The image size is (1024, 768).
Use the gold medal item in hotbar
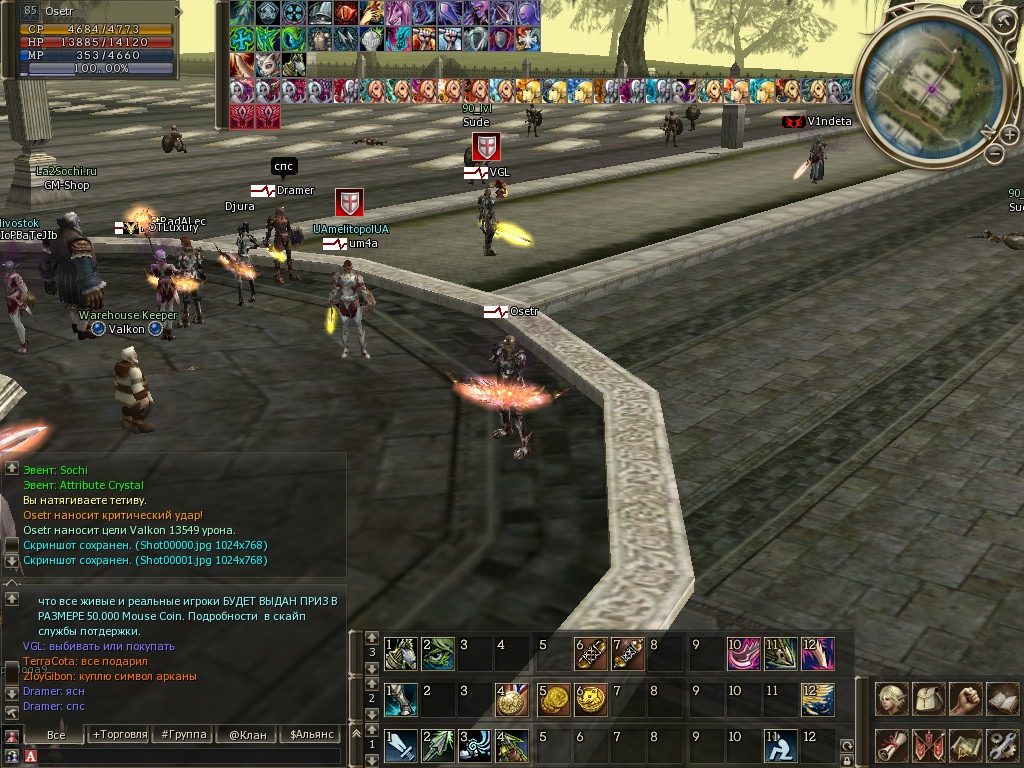coord(512,700)
